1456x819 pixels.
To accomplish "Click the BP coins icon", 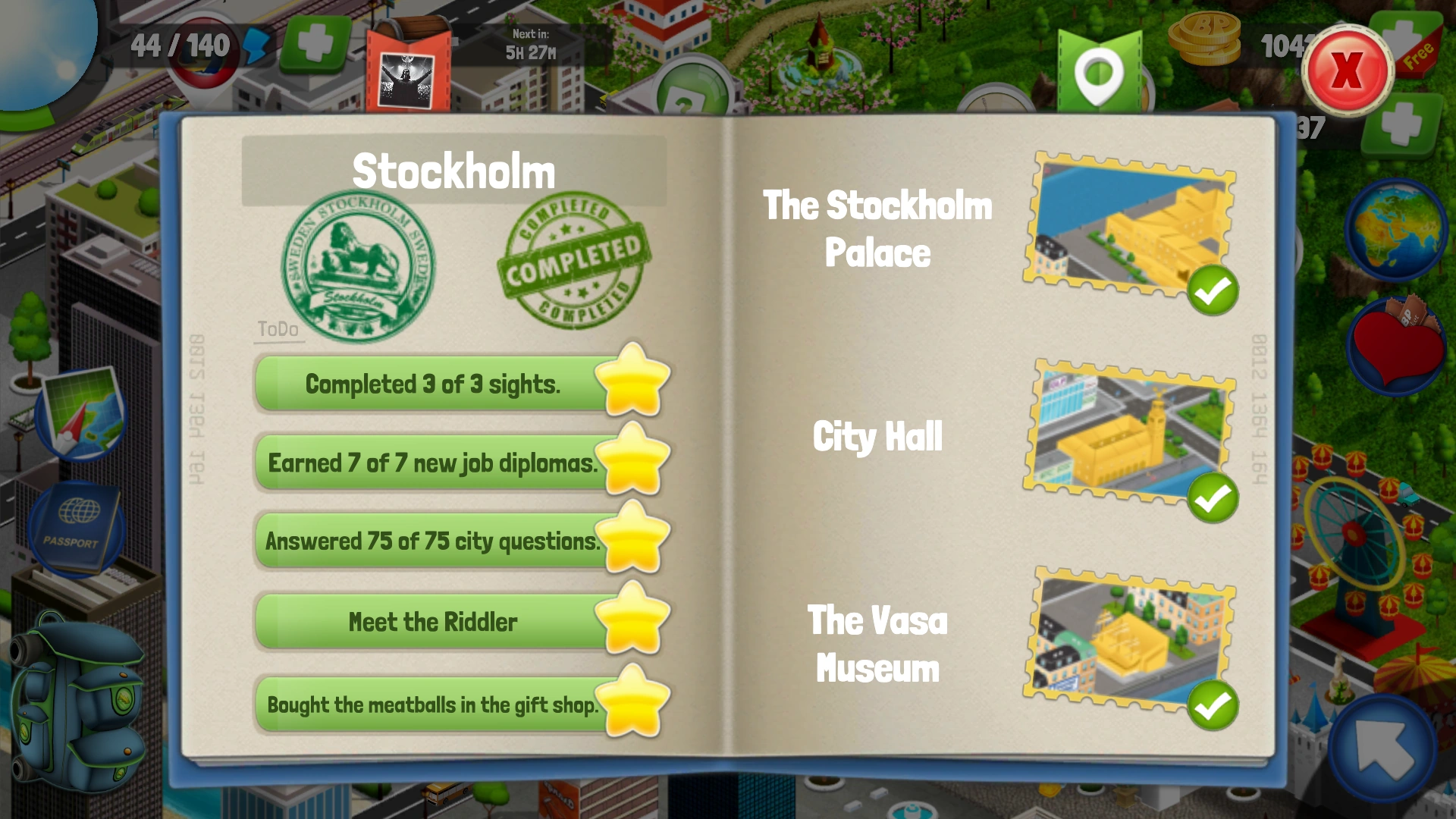I will [x=1206, y=36].
